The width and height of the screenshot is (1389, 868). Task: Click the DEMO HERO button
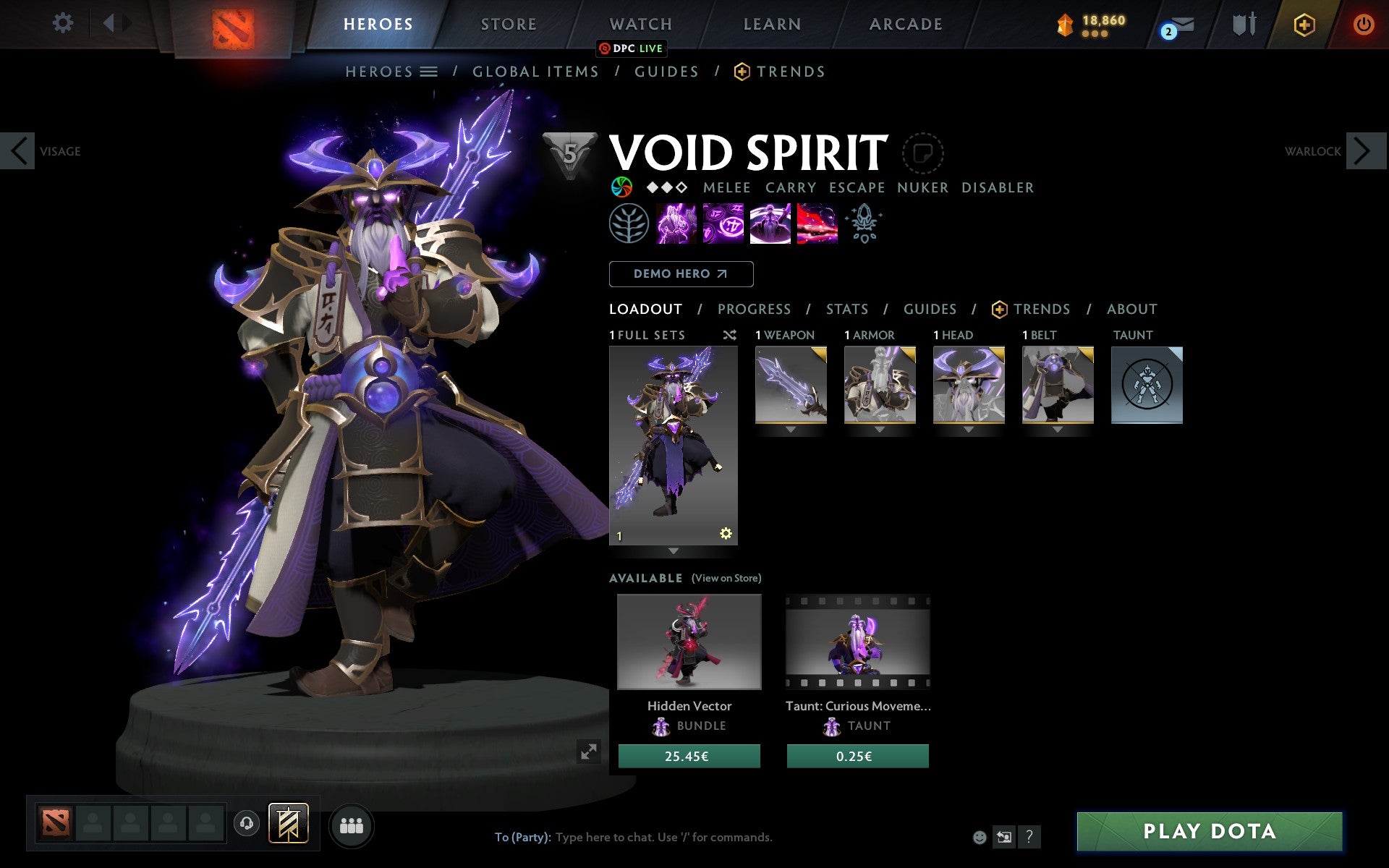click(x=681, y=274)
